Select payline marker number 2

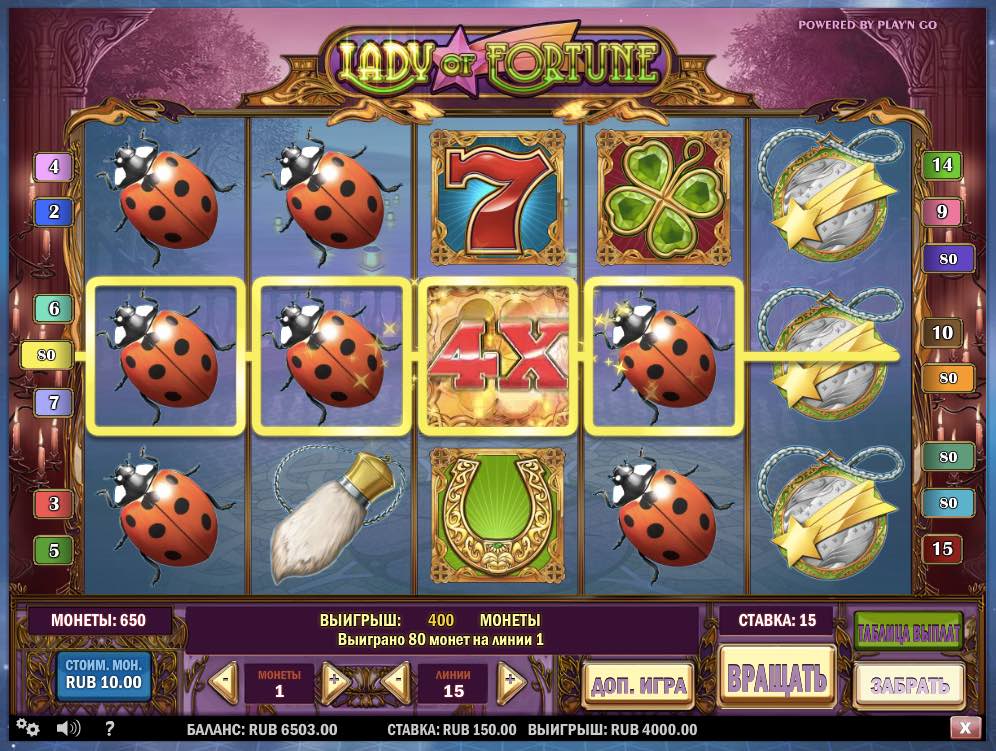click(53, 212)
